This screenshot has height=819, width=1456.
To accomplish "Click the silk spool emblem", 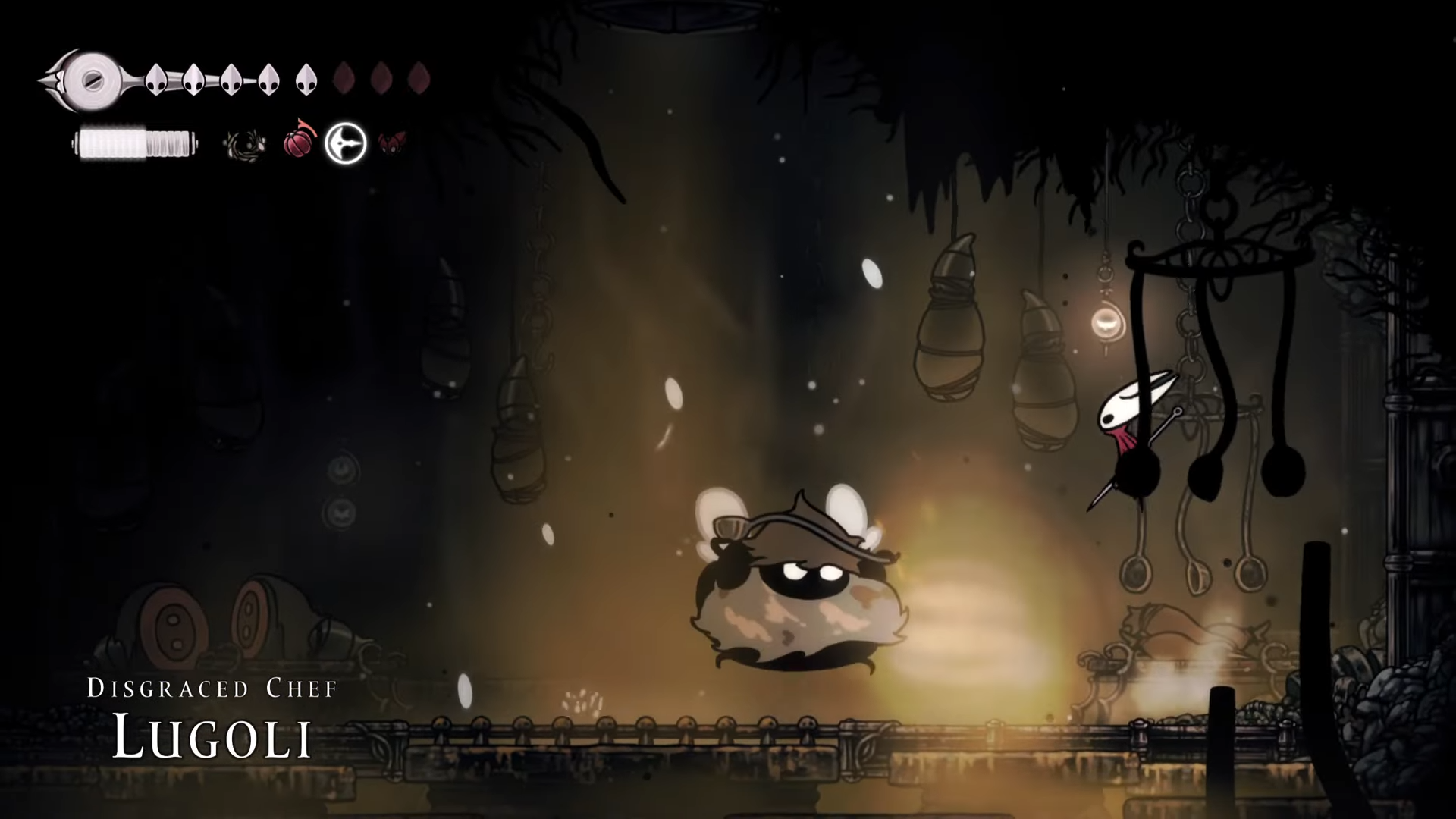I will [x=92, y=79].
